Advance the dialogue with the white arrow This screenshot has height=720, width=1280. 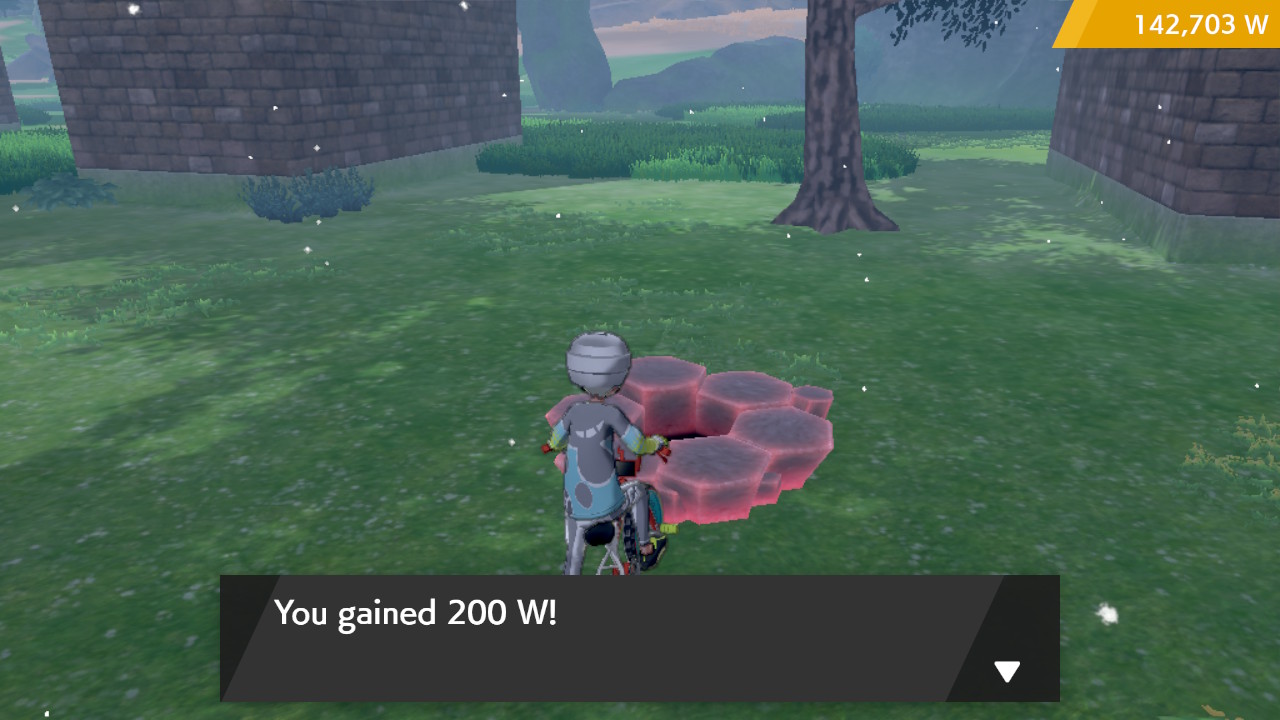tap(1007, 672)
